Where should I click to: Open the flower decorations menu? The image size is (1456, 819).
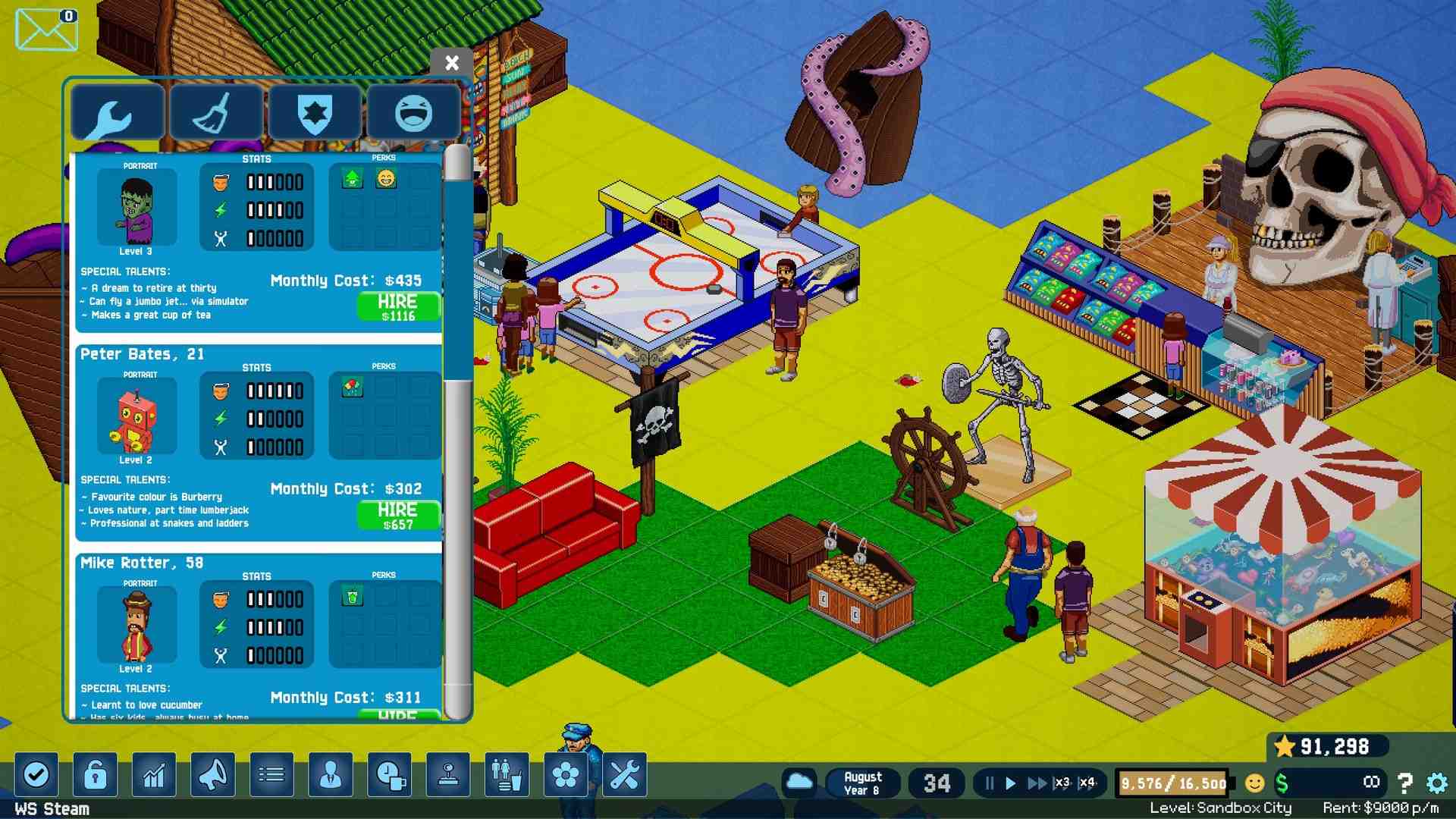pyautogui.click(x=566, y=775)
